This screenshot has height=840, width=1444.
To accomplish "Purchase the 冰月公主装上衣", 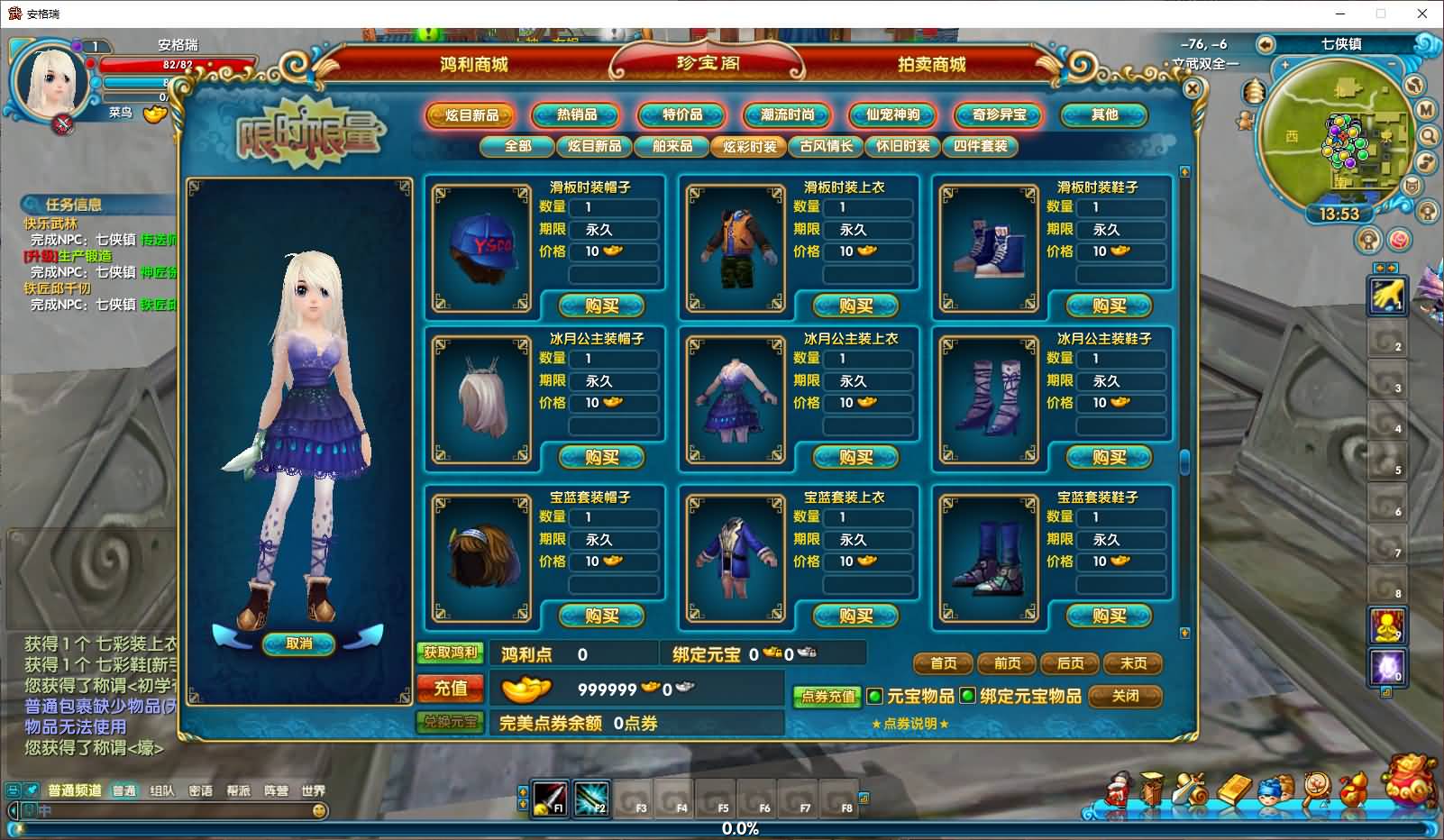I will point(855,458).
